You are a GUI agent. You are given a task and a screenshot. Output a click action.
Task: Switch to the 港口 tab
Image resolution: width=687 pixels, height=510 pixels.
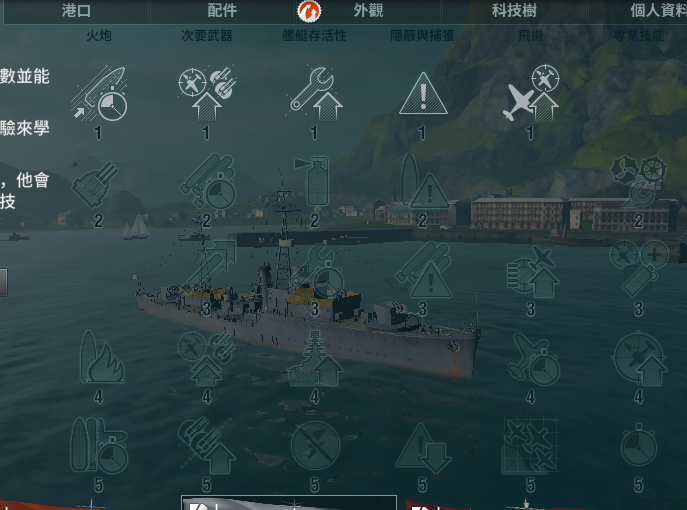75,11
